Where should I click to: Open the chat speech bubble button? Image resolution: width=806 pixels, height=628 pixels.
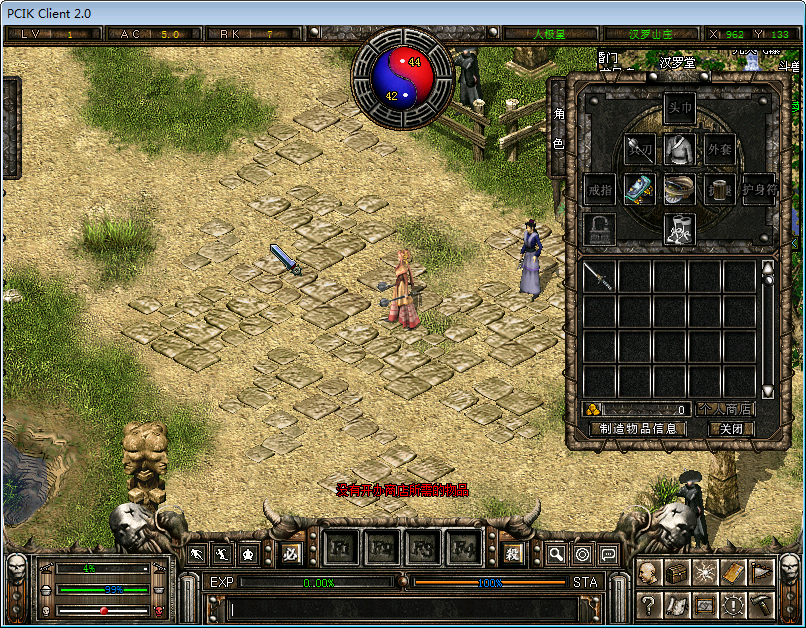pos(607,553)
